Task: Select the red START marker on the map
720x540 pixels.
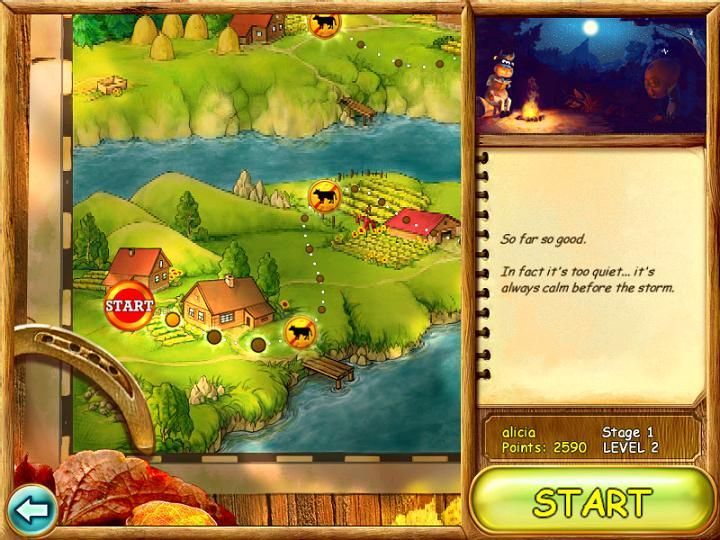Action: pos(130,305)
